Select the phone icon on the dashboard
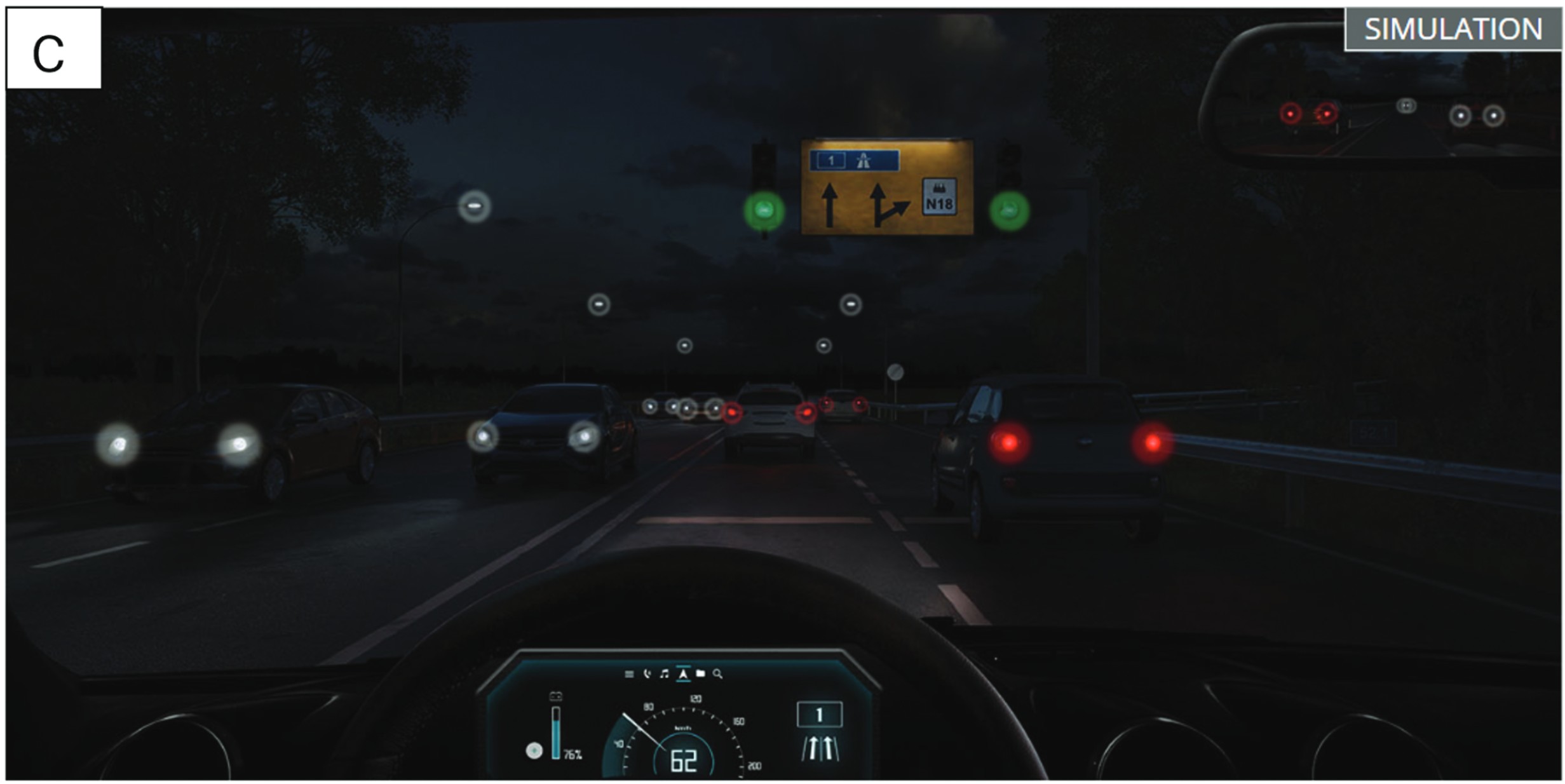 pyautogui.click(x=647, y=673)
